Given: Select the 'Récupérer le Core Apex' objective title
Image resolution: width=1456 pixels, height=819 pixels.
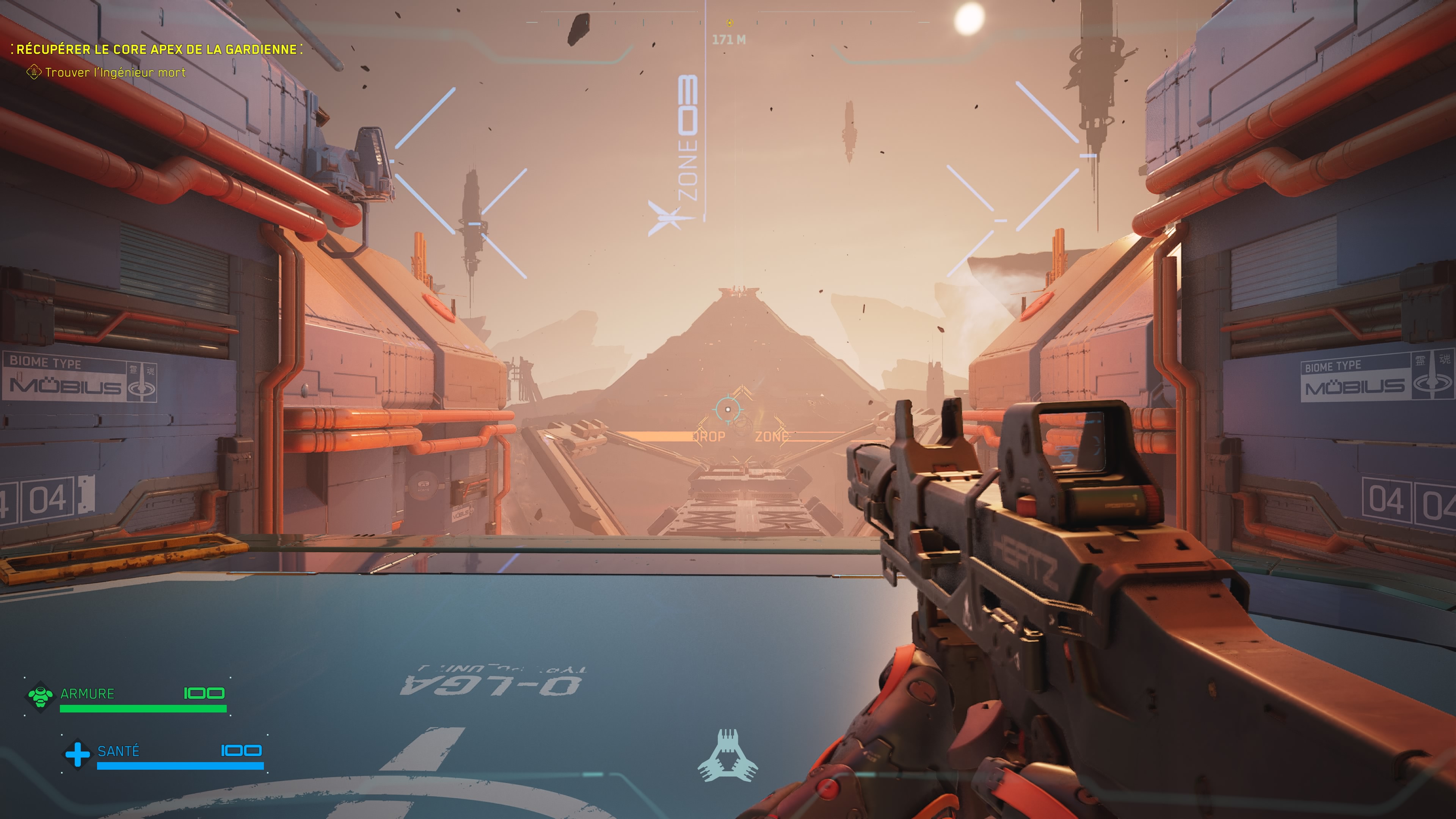Looking at the screenshot, I should click(x=157, y=50).
